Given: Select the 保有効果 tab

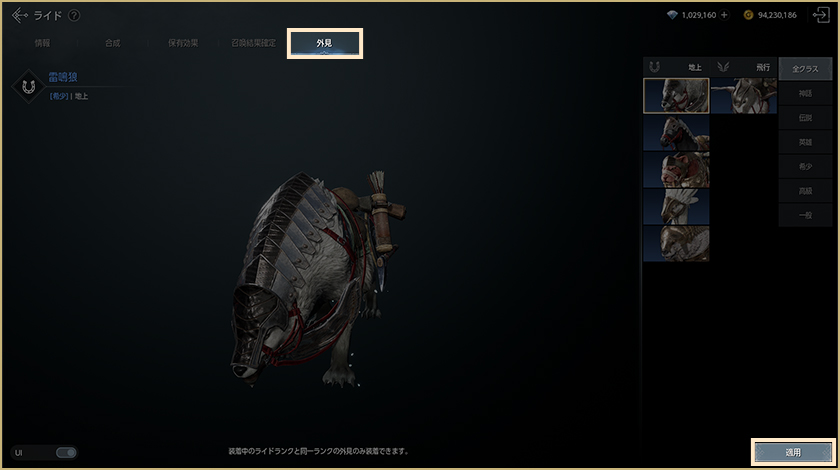Looking at the screenshot, I should [x=182, y=44].
